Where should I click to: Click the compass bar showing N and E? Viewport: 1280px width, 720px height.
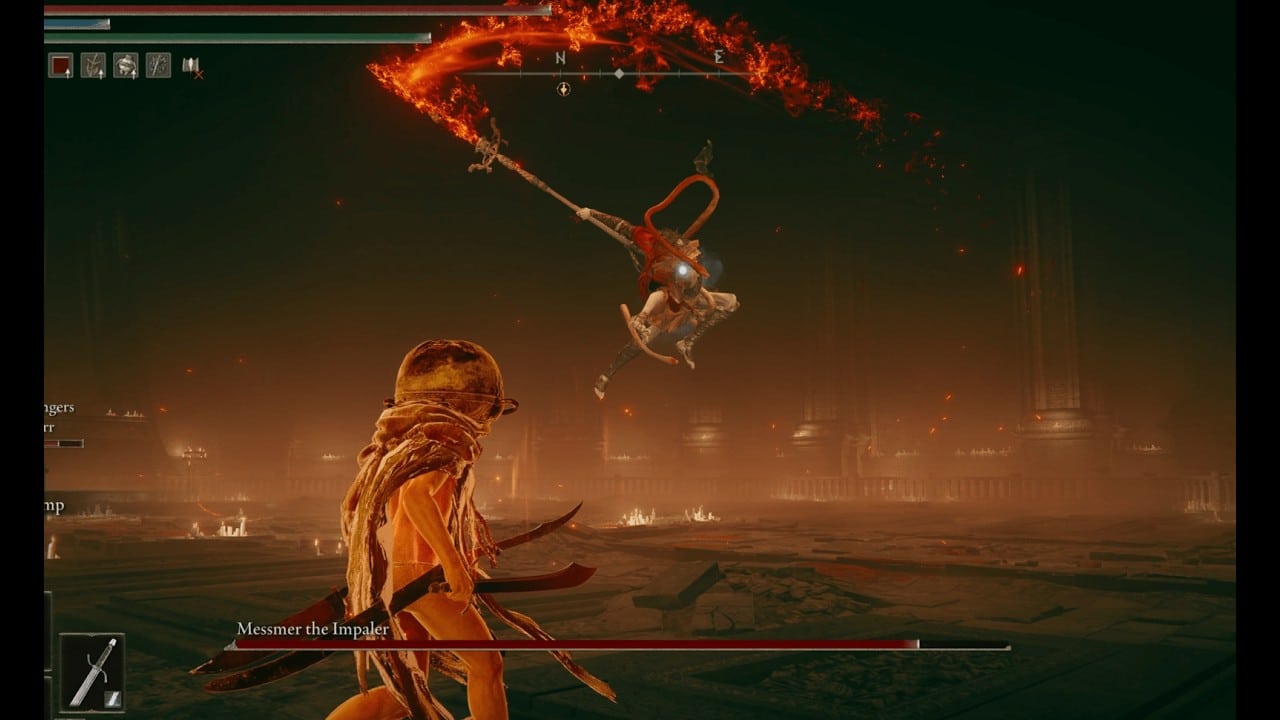(x=618, y=72)
